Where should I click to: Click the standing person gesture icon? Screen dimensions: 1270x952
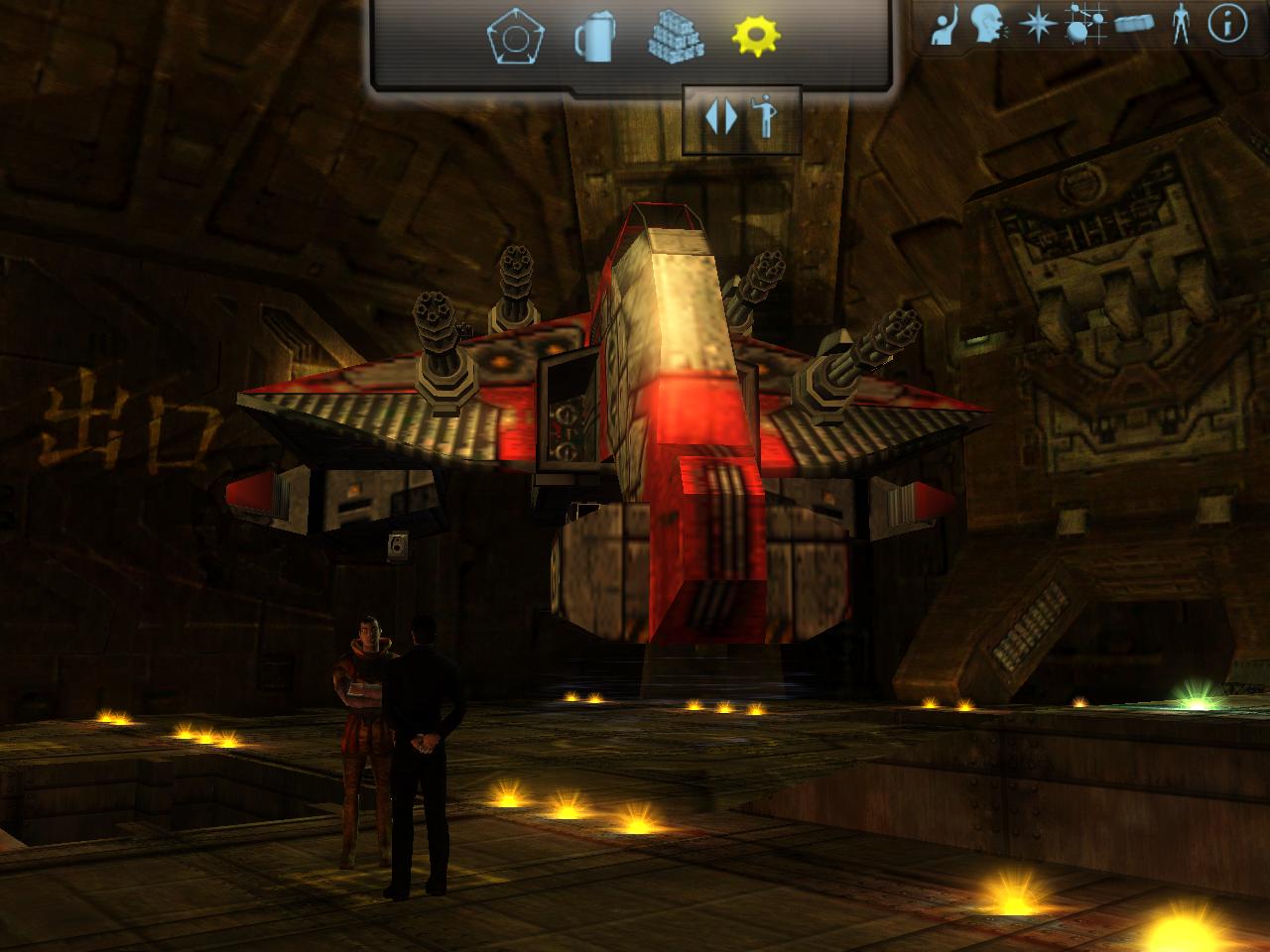pyautogui.click(x=762, y=117)
